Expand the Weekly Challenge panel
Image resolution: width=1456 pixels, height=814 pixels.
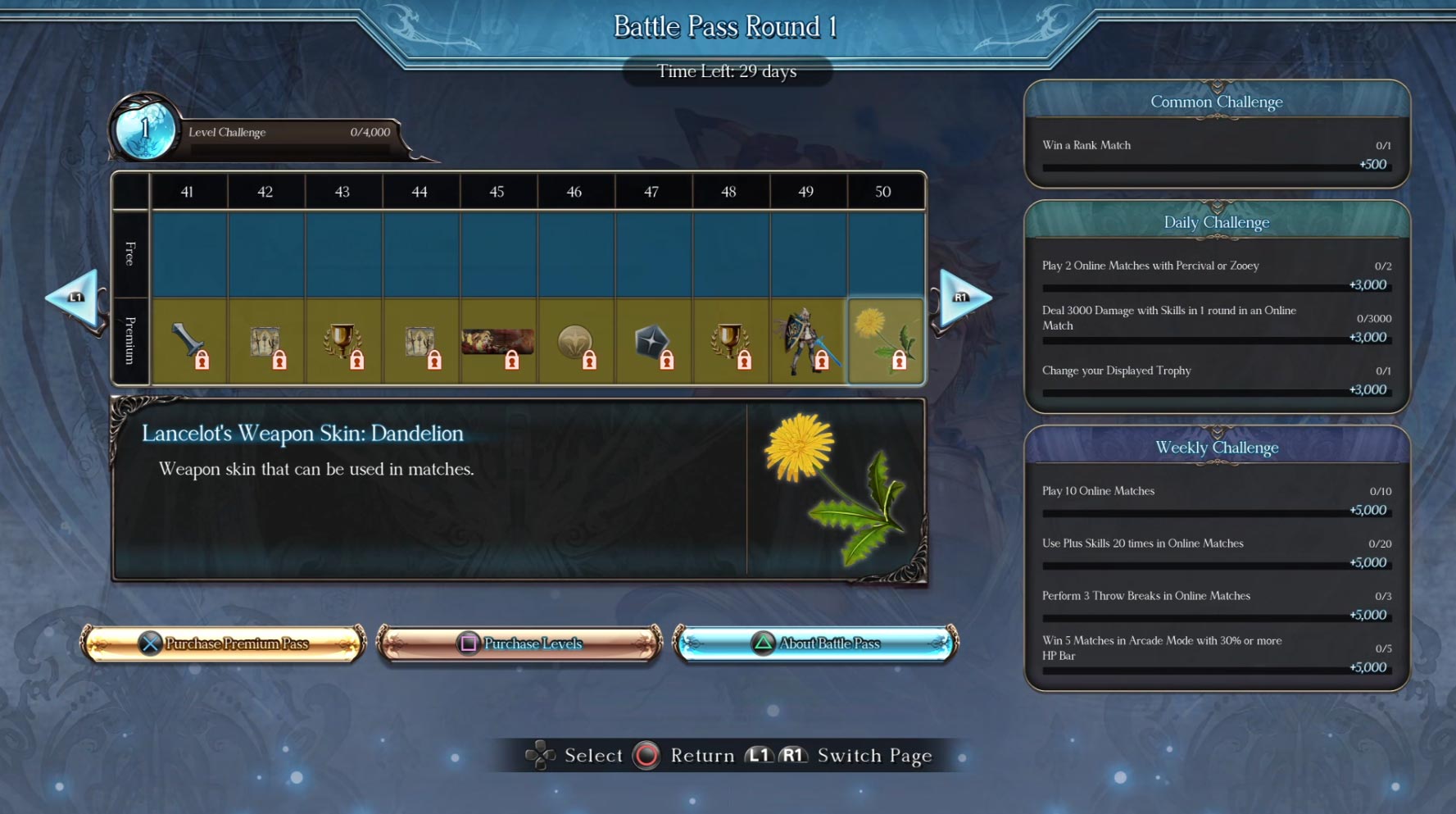point(1216,448)
